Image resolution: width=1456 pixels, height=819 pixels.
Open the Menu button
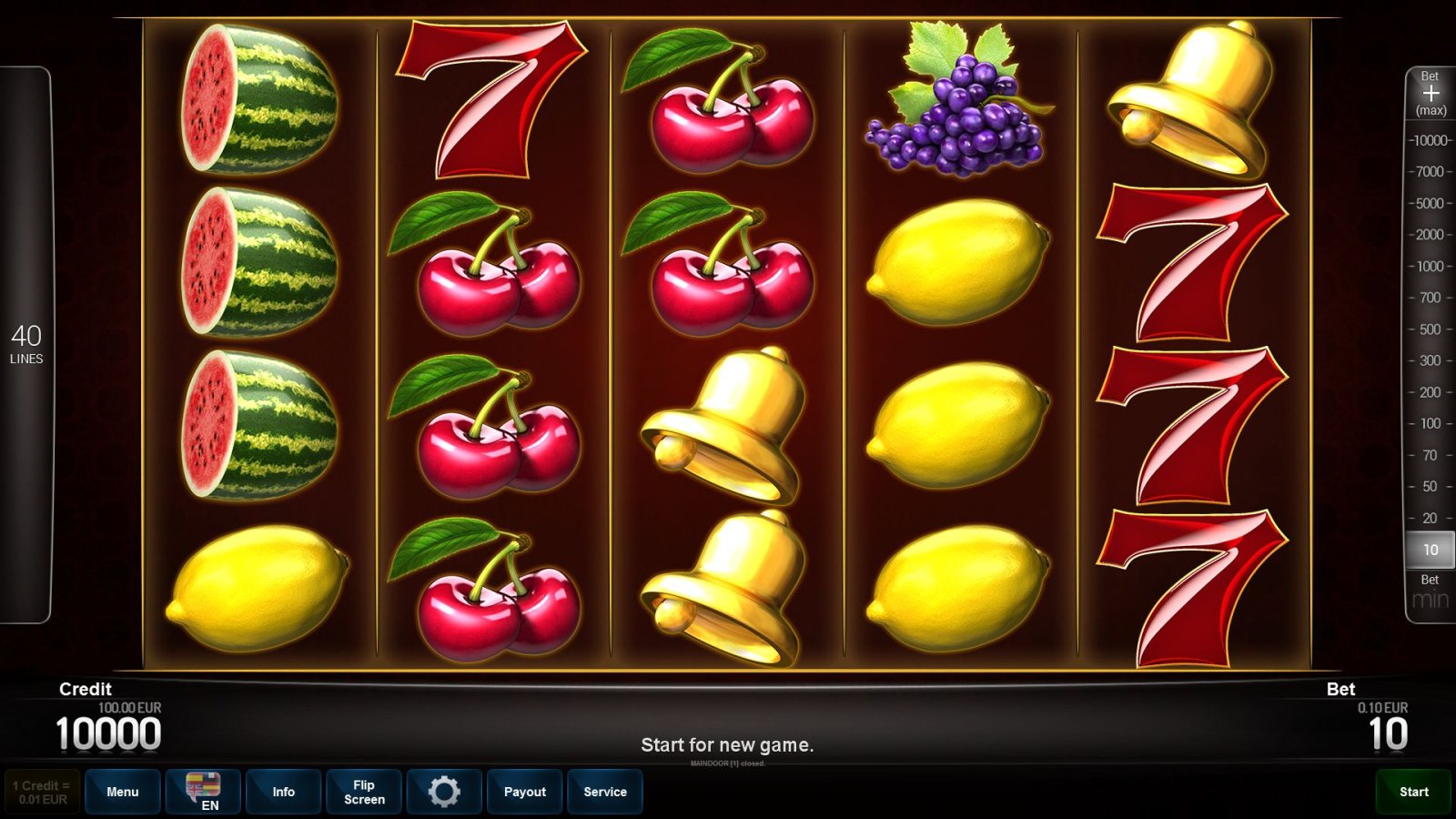point(123,792)
